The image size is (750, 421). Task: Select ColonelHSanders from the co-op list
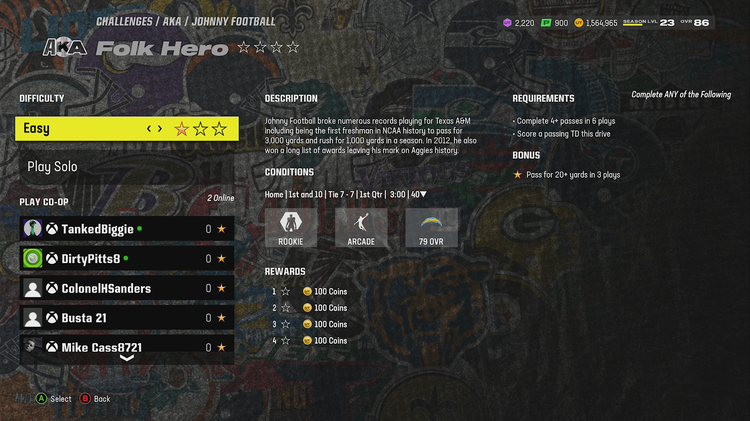127,289
